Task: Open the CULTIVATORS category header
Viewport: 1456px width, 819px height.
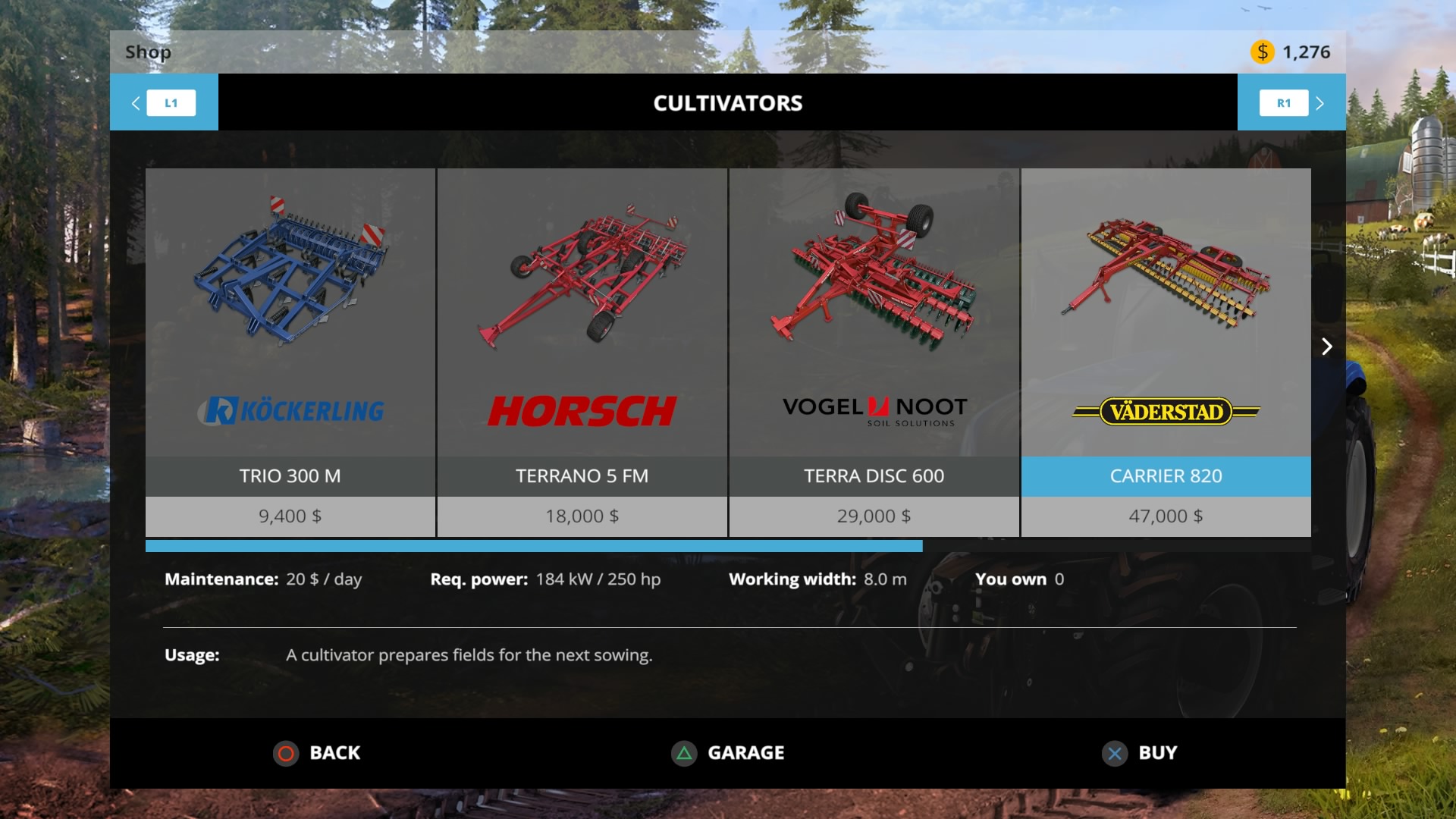Action: [x=728, y=103]
